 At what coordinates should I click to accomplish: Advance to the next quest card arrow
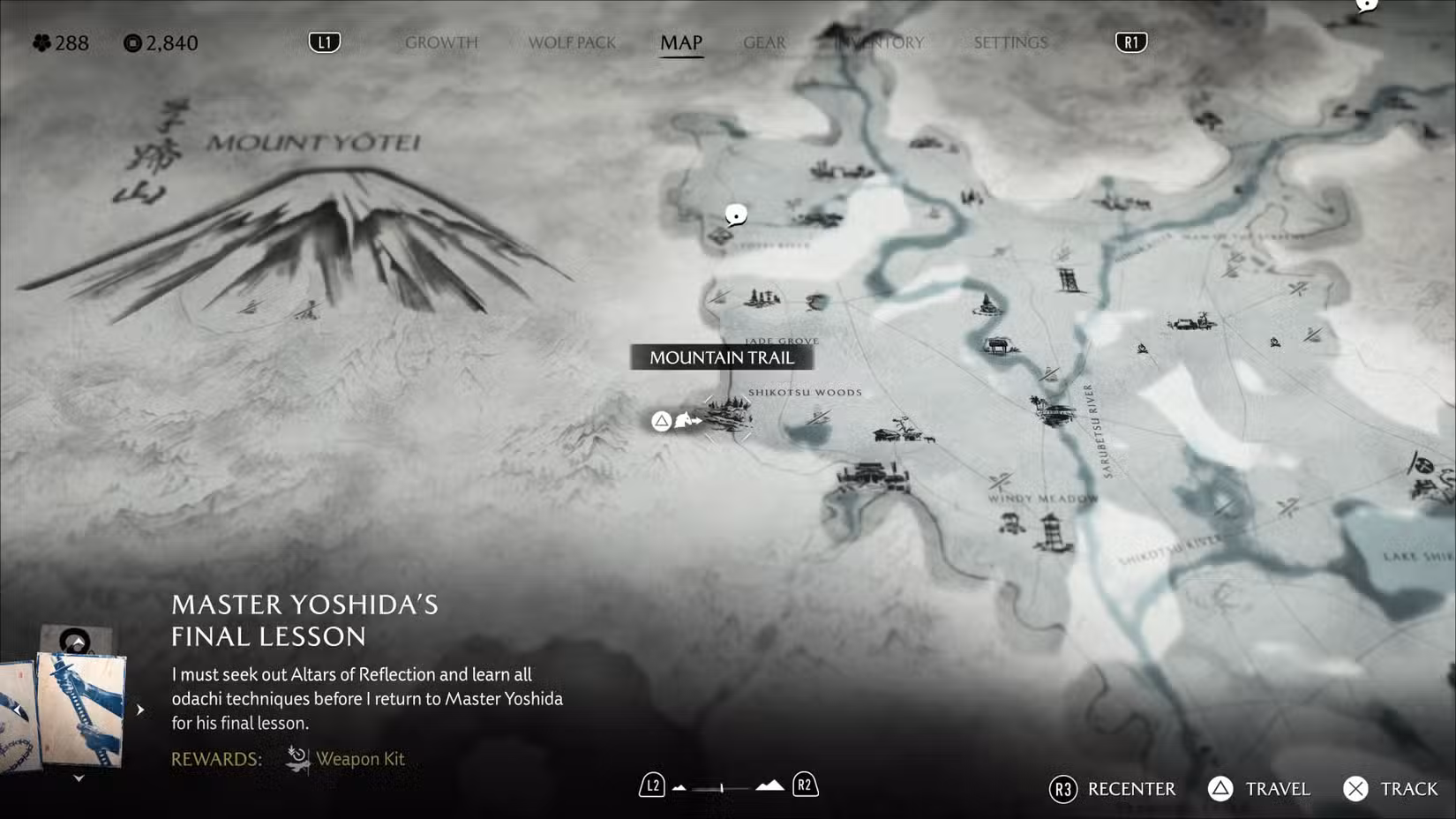point(140,710)
